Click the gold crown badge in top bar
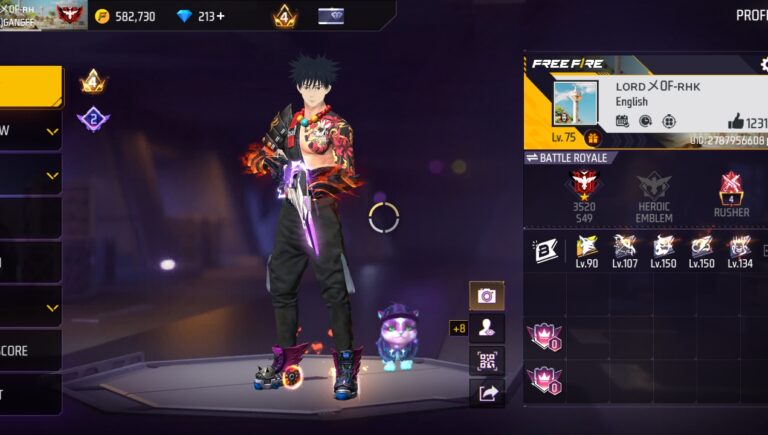Screen dimensions: 768x435 pos(284,16)
